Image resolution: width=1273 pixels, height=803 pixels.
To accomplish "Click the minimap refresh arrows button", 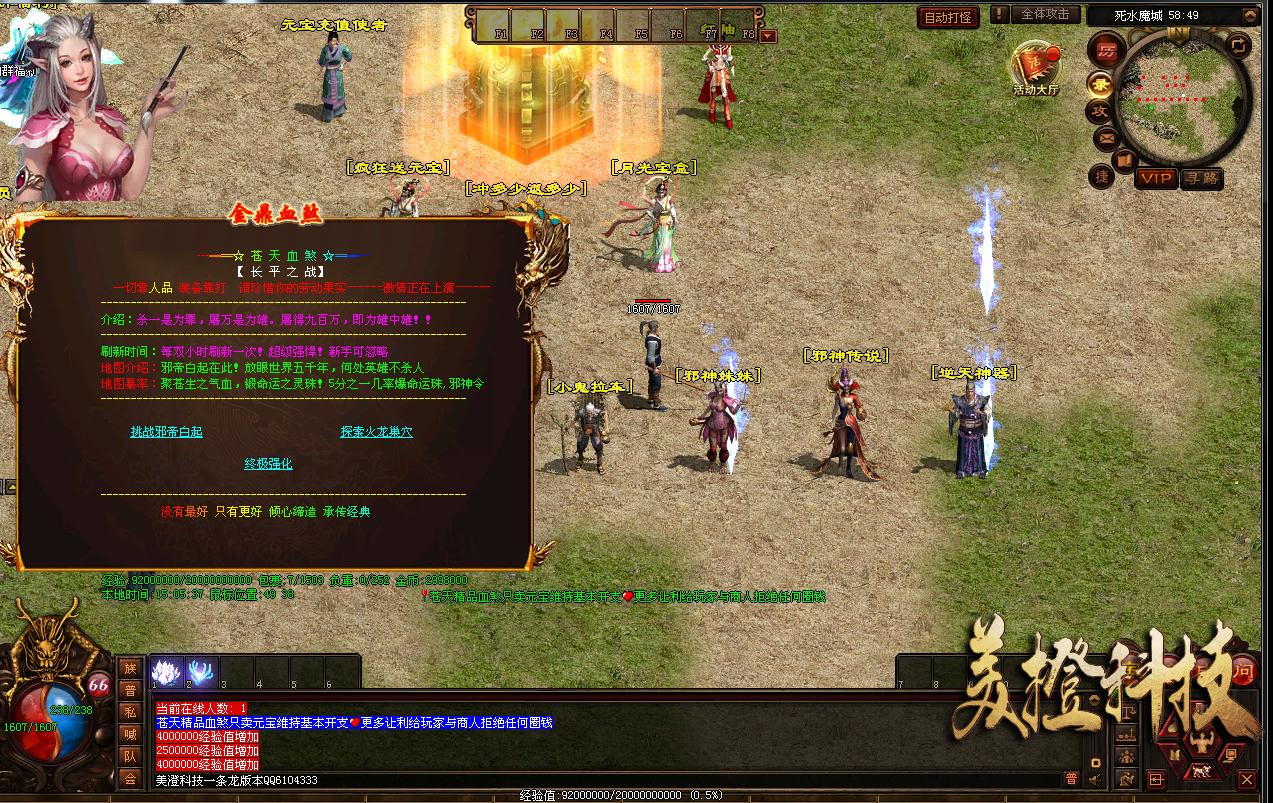I will pos(1237,45).
